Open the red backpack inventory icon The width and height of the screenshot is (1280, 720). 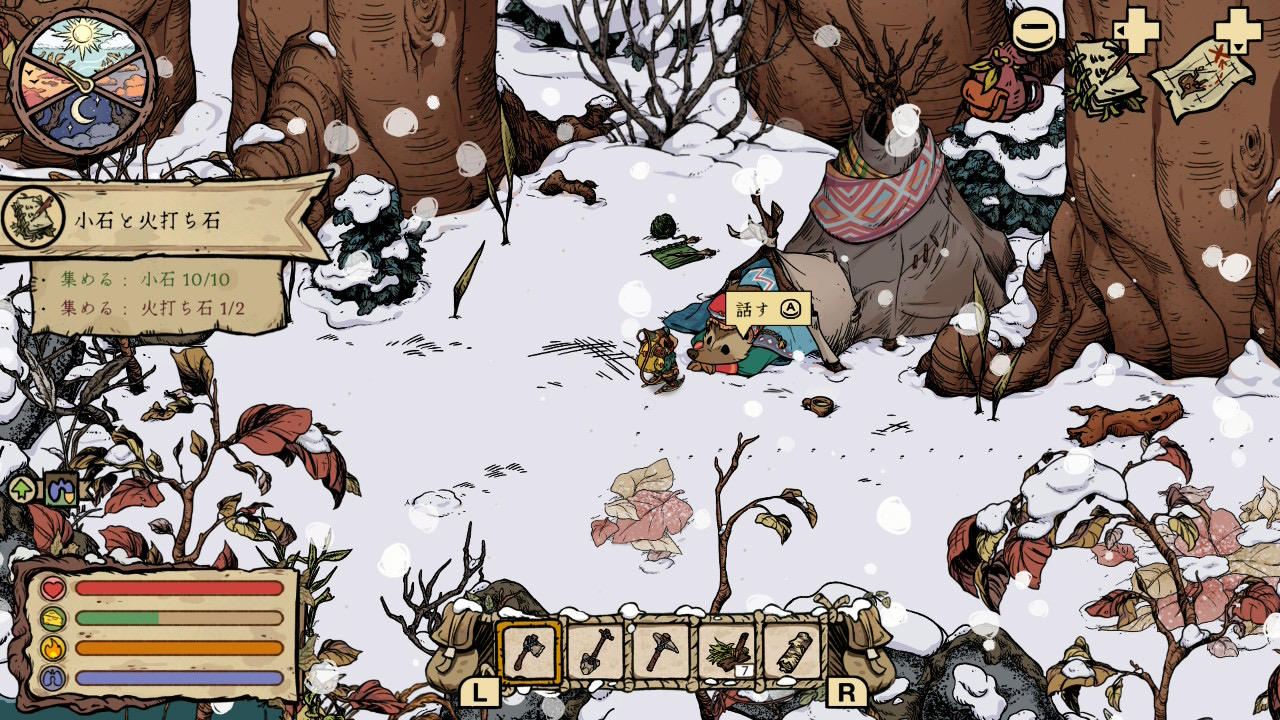[1000, 88]
